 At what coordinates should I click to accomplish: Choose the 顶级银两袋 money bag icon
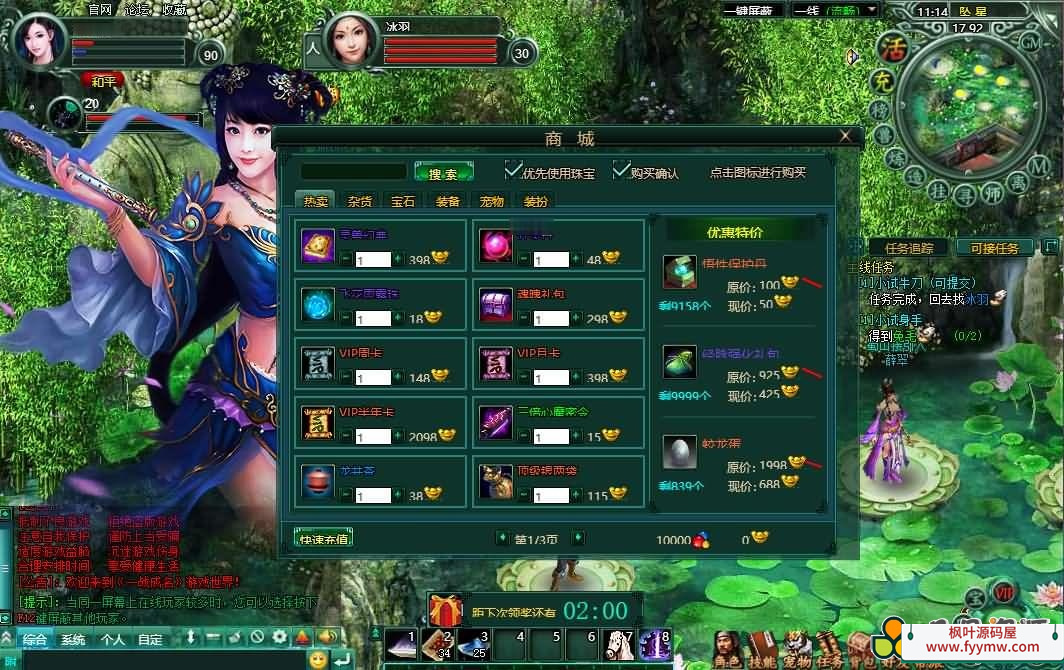coord(495,482)
